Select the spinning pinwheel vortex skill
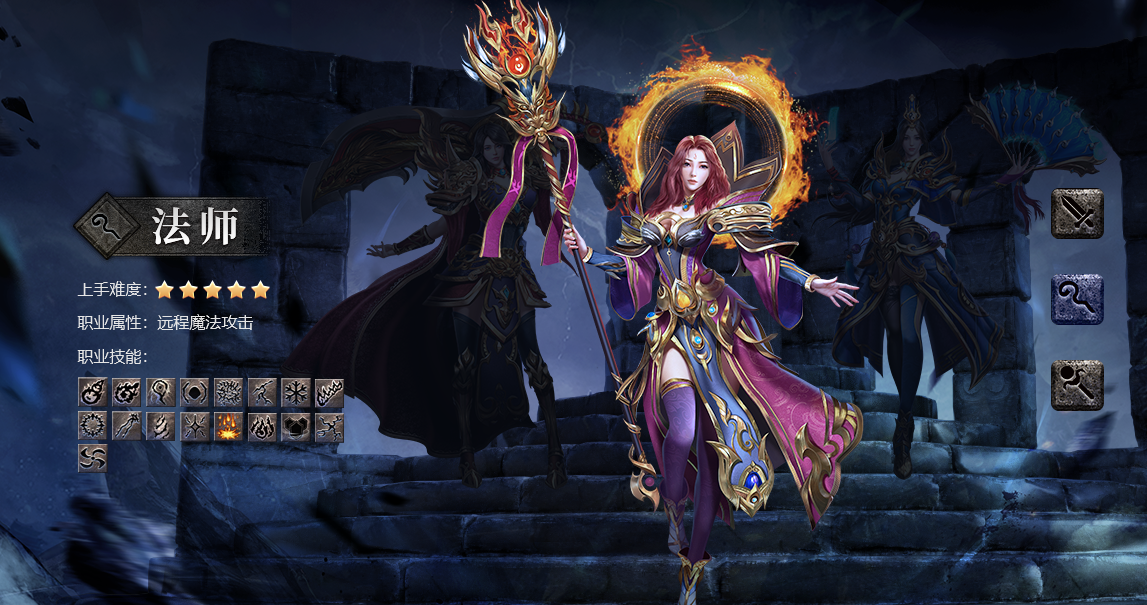The height and width of the screenshot is (605, 1147). click(x=92, y=458)
